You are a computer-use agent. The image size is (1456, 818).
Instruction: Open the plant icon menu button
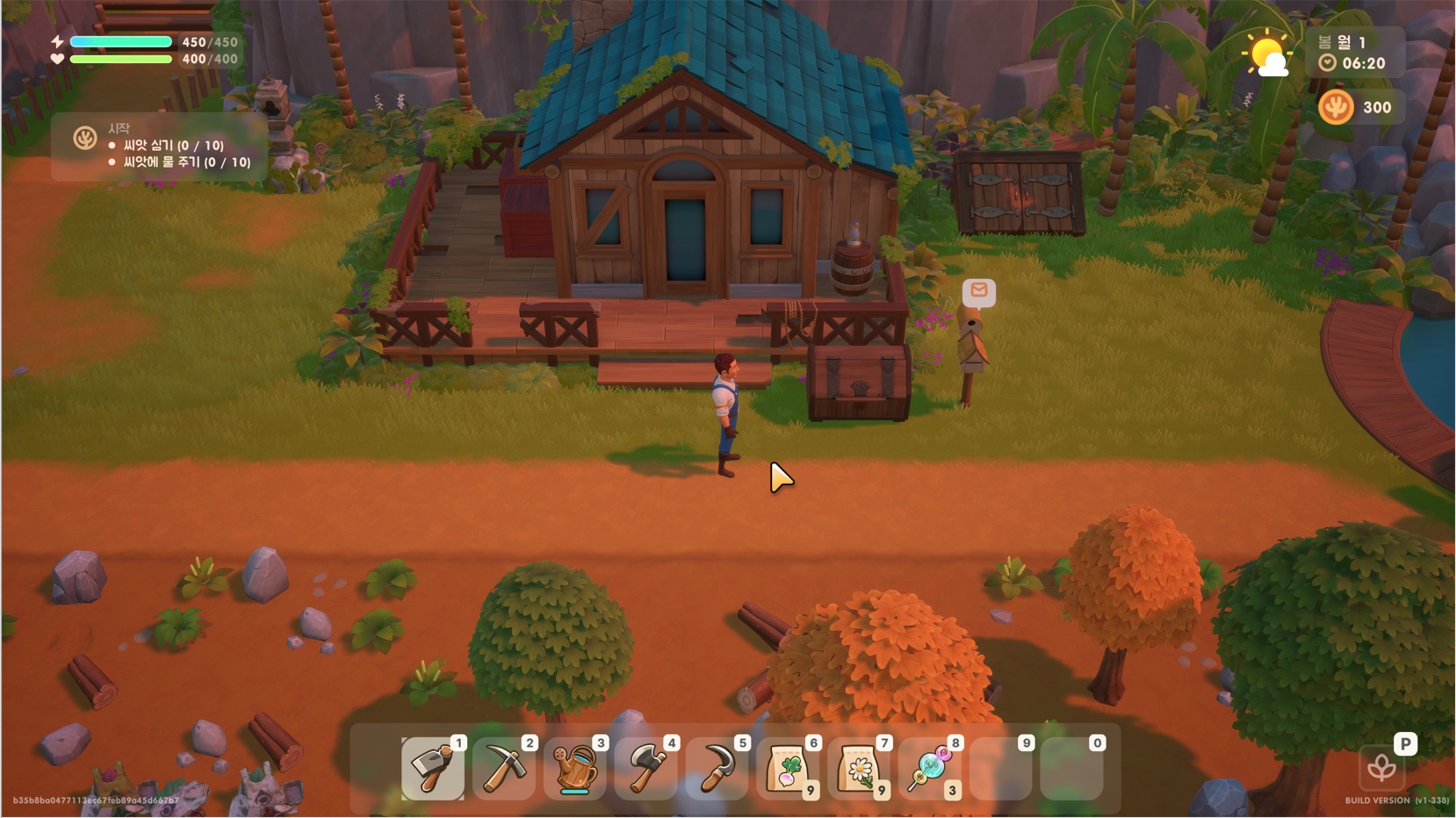(1381, 769)
